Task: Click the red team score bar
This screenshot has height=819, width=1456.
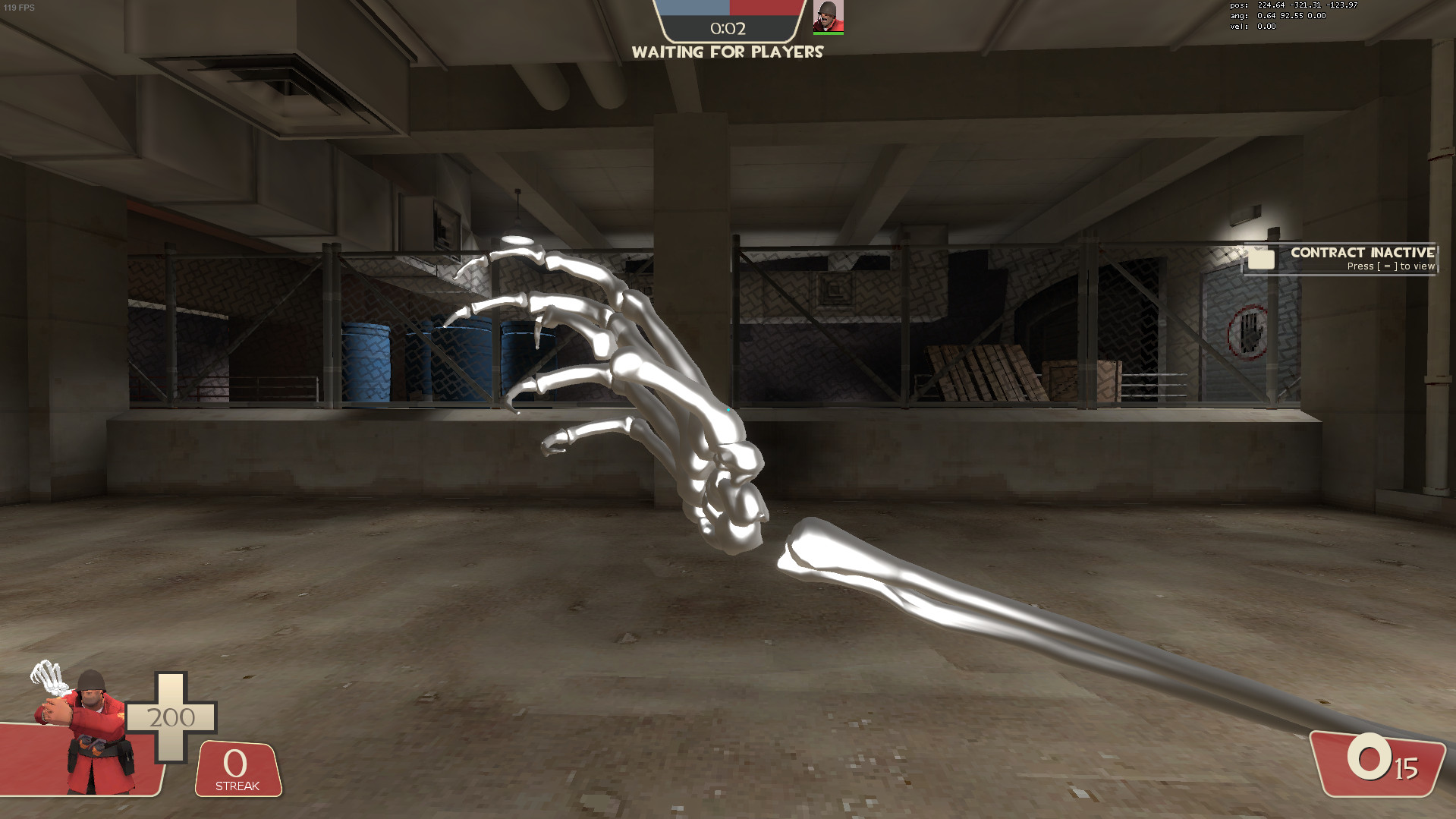Action: (766, 9)
